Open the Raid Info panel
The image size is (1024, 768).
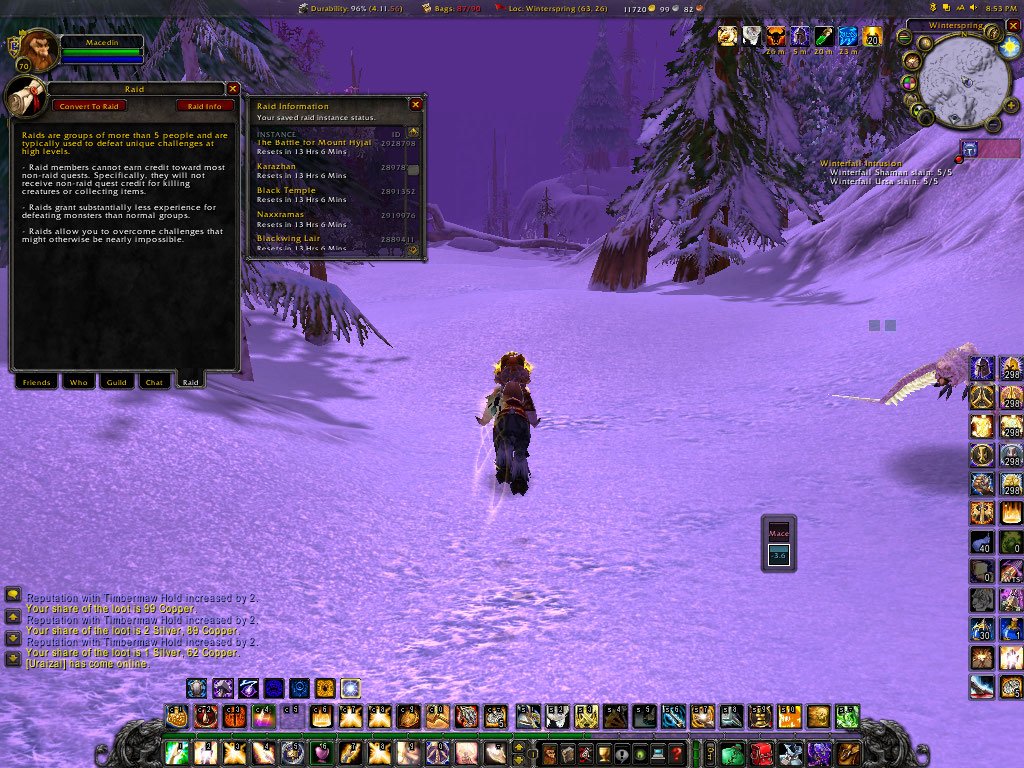click(x=205, y=106)
